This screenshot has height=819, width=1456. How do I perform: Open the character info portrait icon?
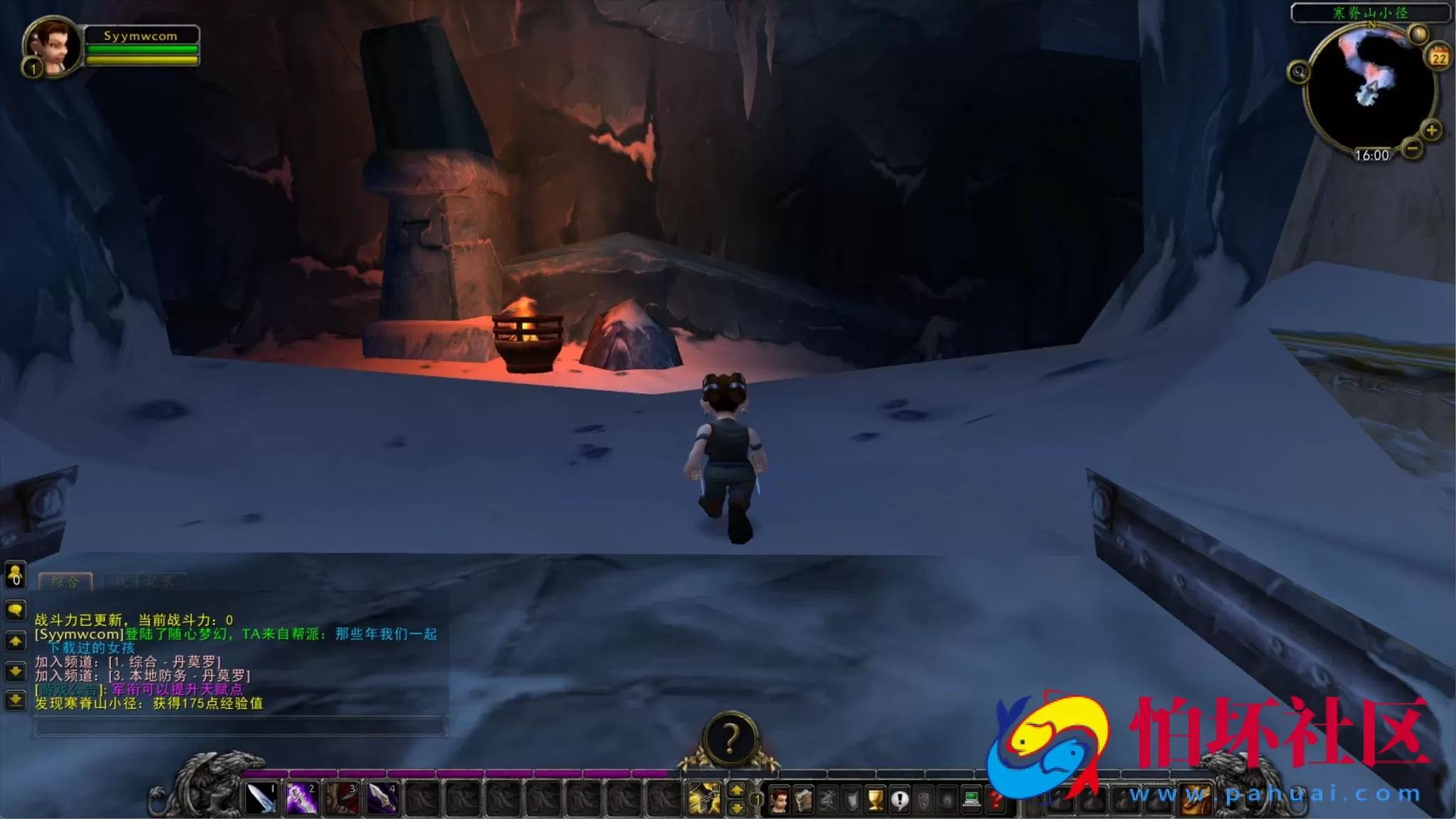pyautogui.click(x=780, y=798)
